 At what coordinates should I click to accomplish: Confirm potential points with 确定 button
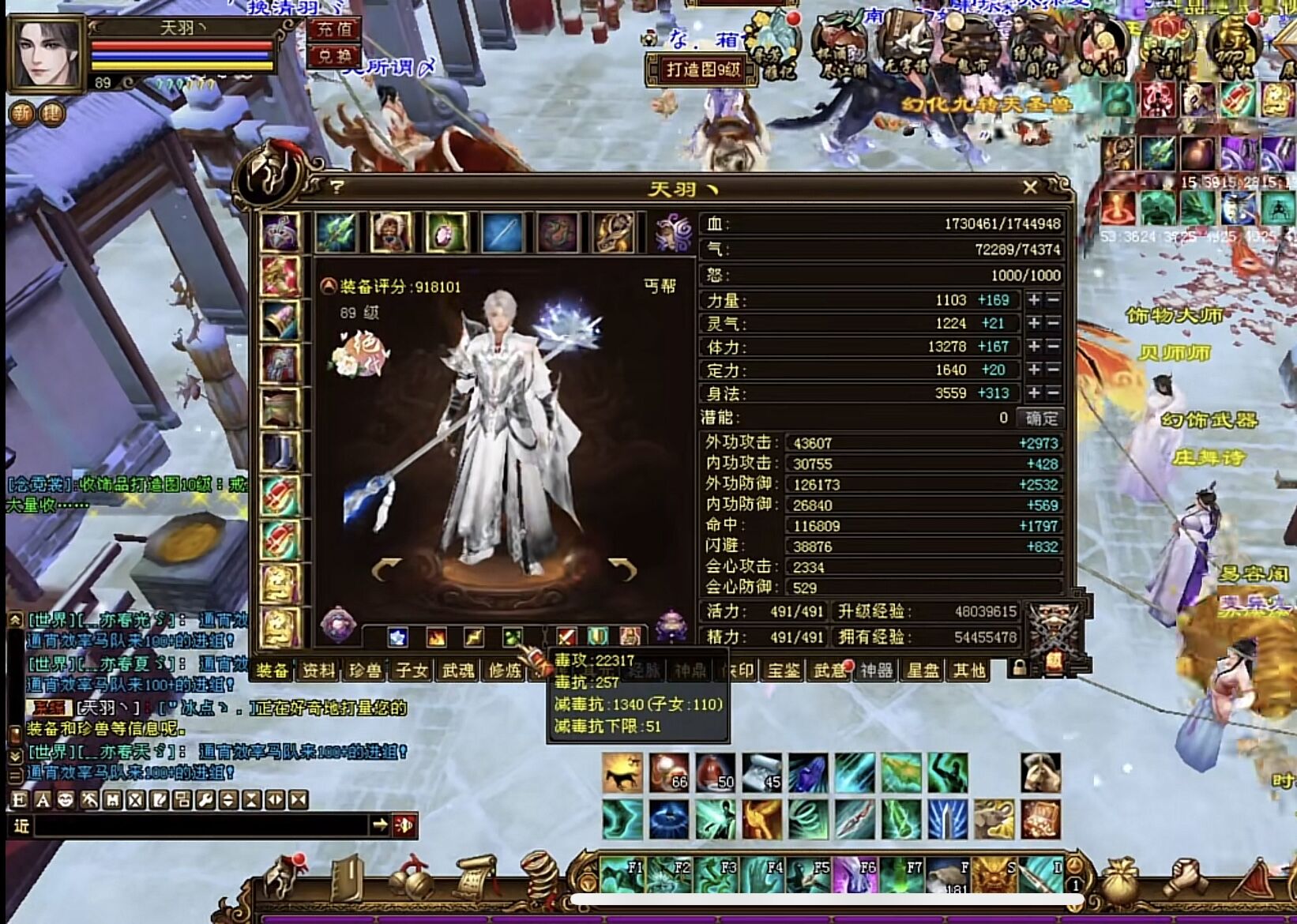[1041, 418]
